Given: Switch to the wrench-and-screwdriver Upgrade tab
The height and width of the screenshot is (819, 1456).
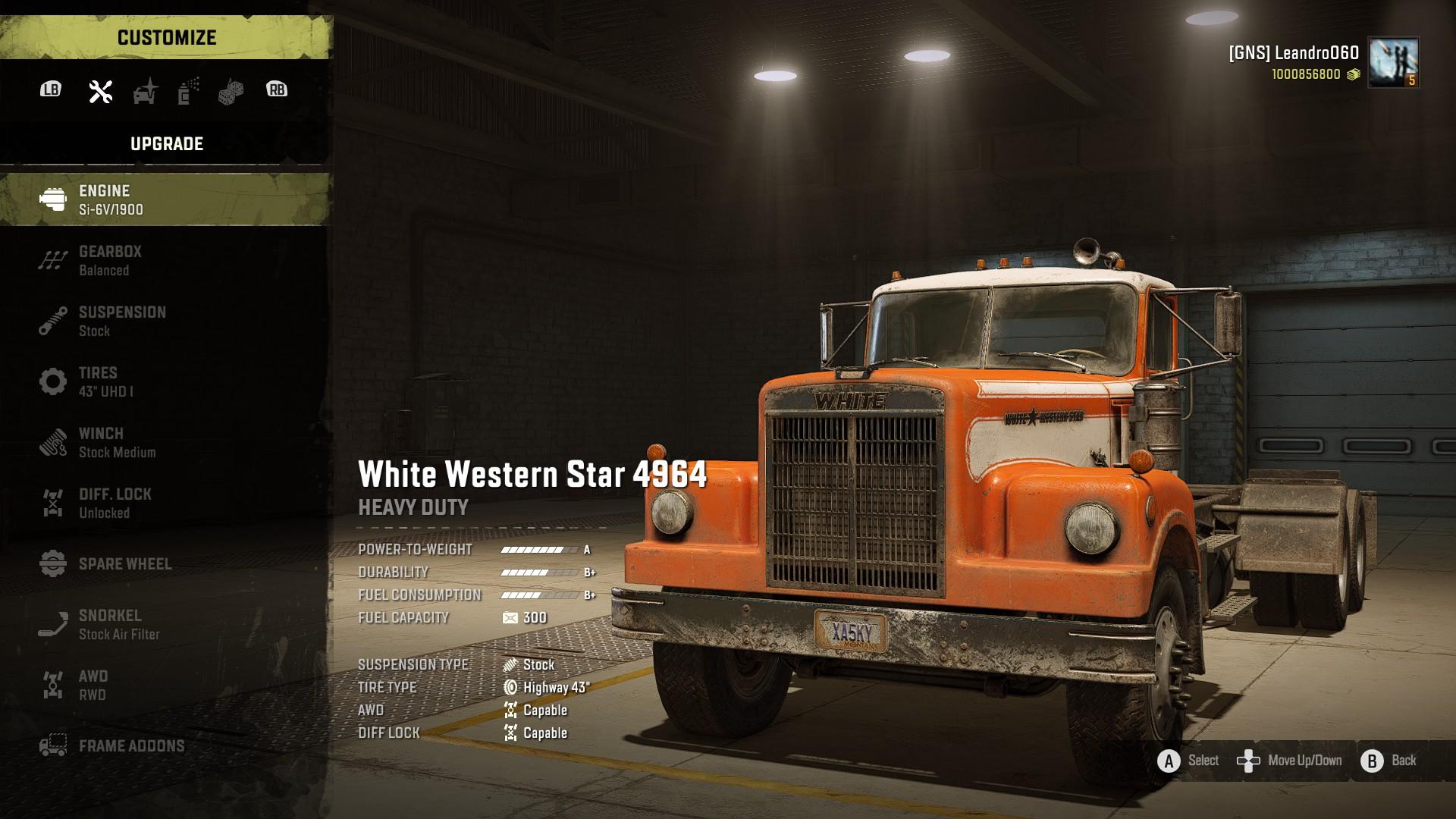Looking at the screenshot, I should coord(101,91).
